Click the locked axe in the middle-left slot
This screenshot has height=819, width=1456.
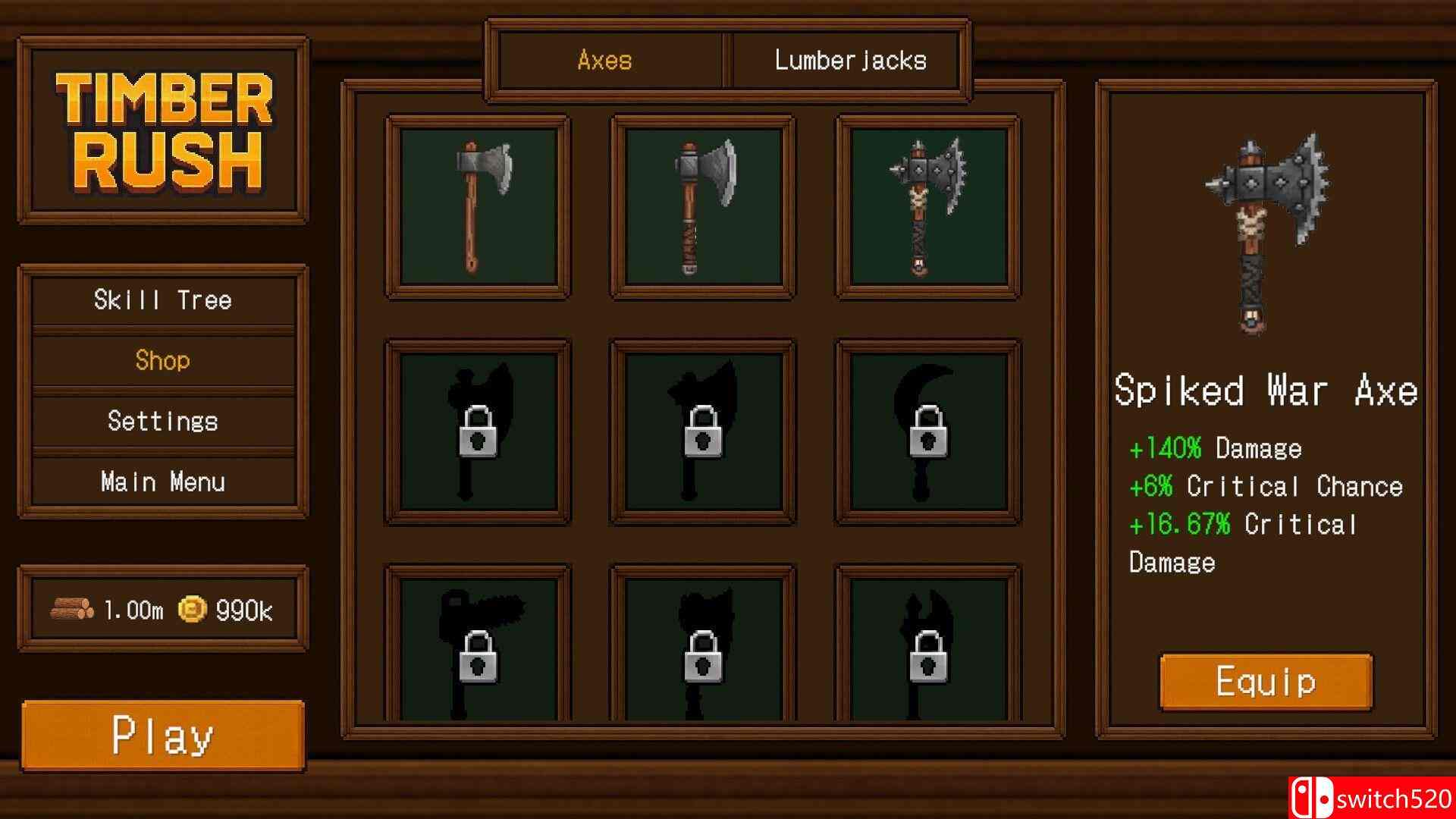pos(478,428)
